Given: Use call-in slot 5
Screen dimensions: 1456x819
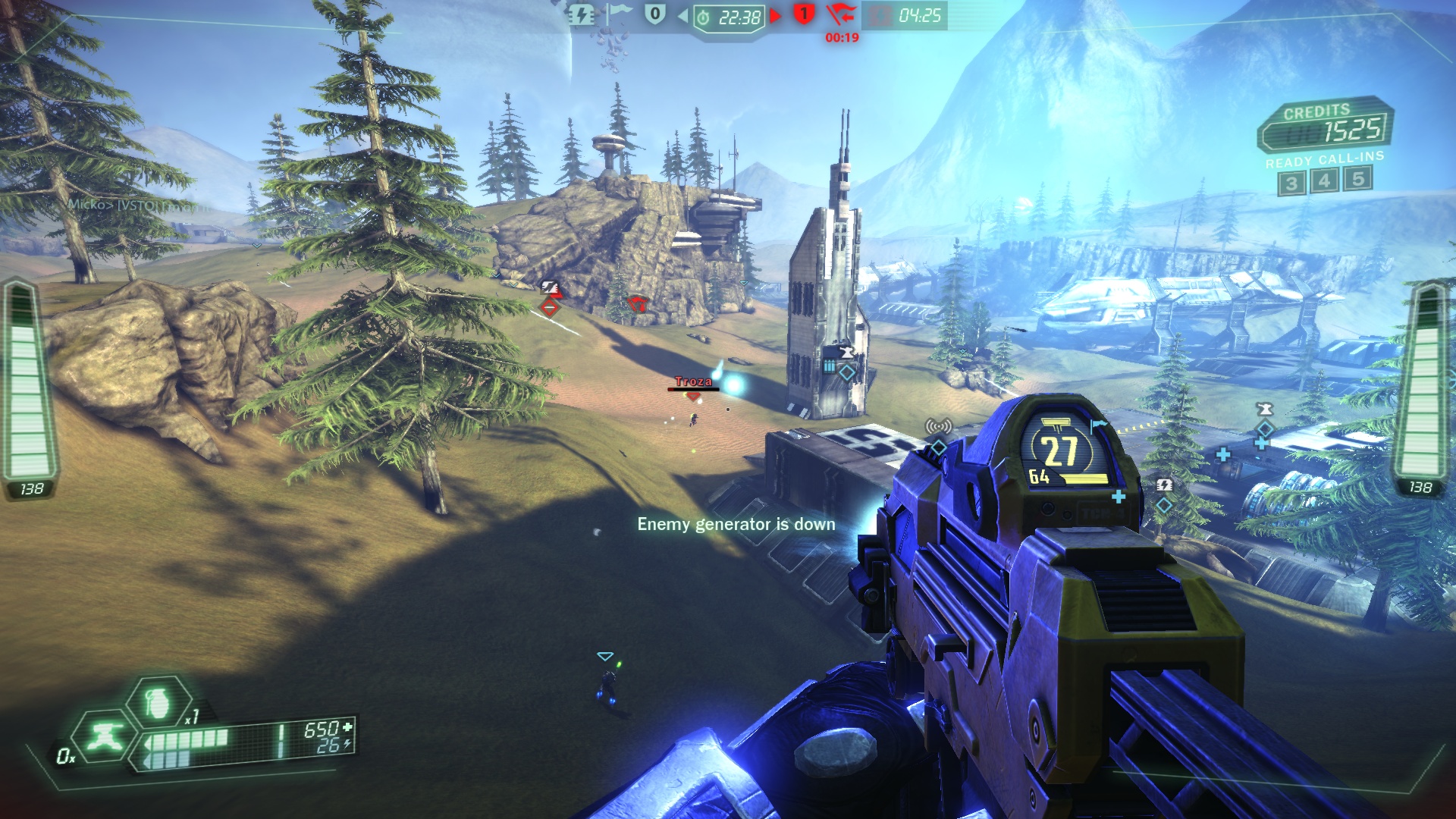Looking at the screenshot, I should [x=1357, y=178].
